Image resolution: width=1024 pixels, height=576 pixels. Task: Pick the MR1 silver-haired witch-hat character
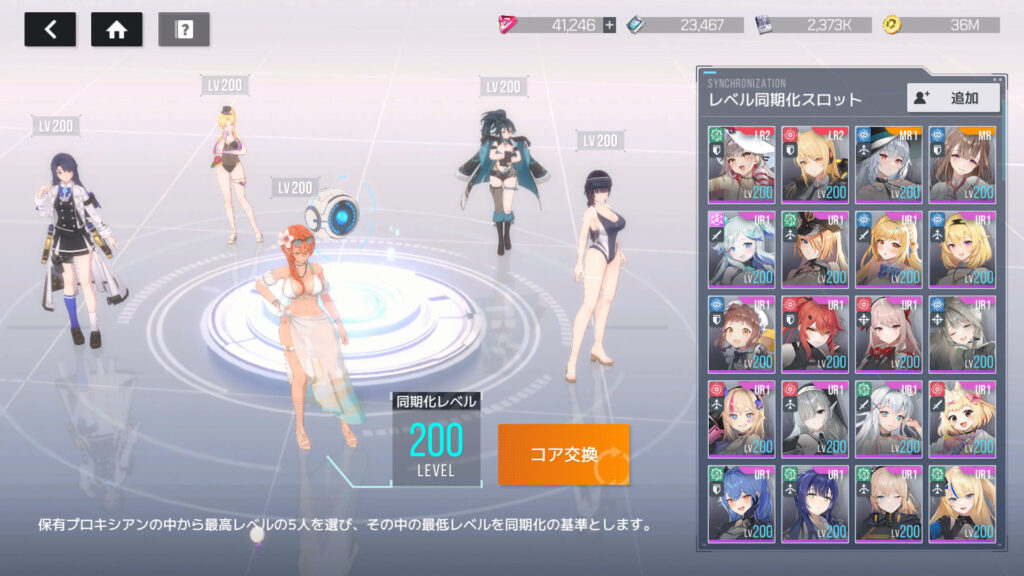point(888,165)
